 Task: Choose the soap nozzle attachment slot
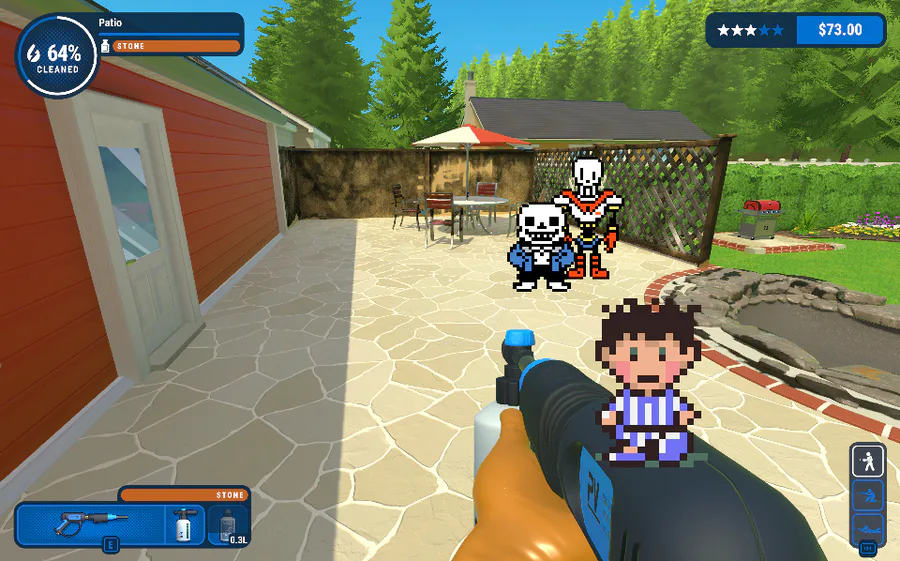point(184,525)
